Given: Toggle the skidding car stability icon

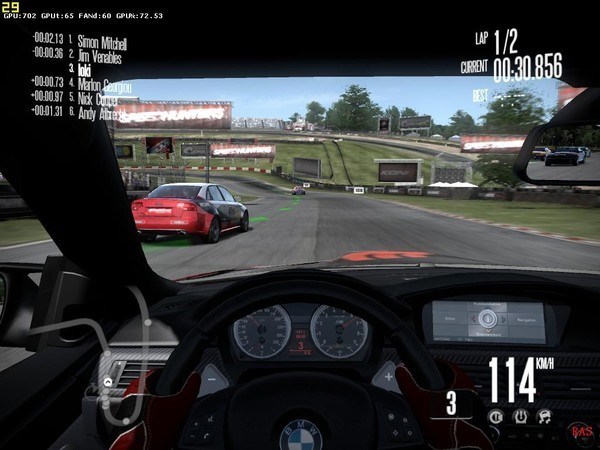Looking at the screenshot, I should tap(544, 416).
